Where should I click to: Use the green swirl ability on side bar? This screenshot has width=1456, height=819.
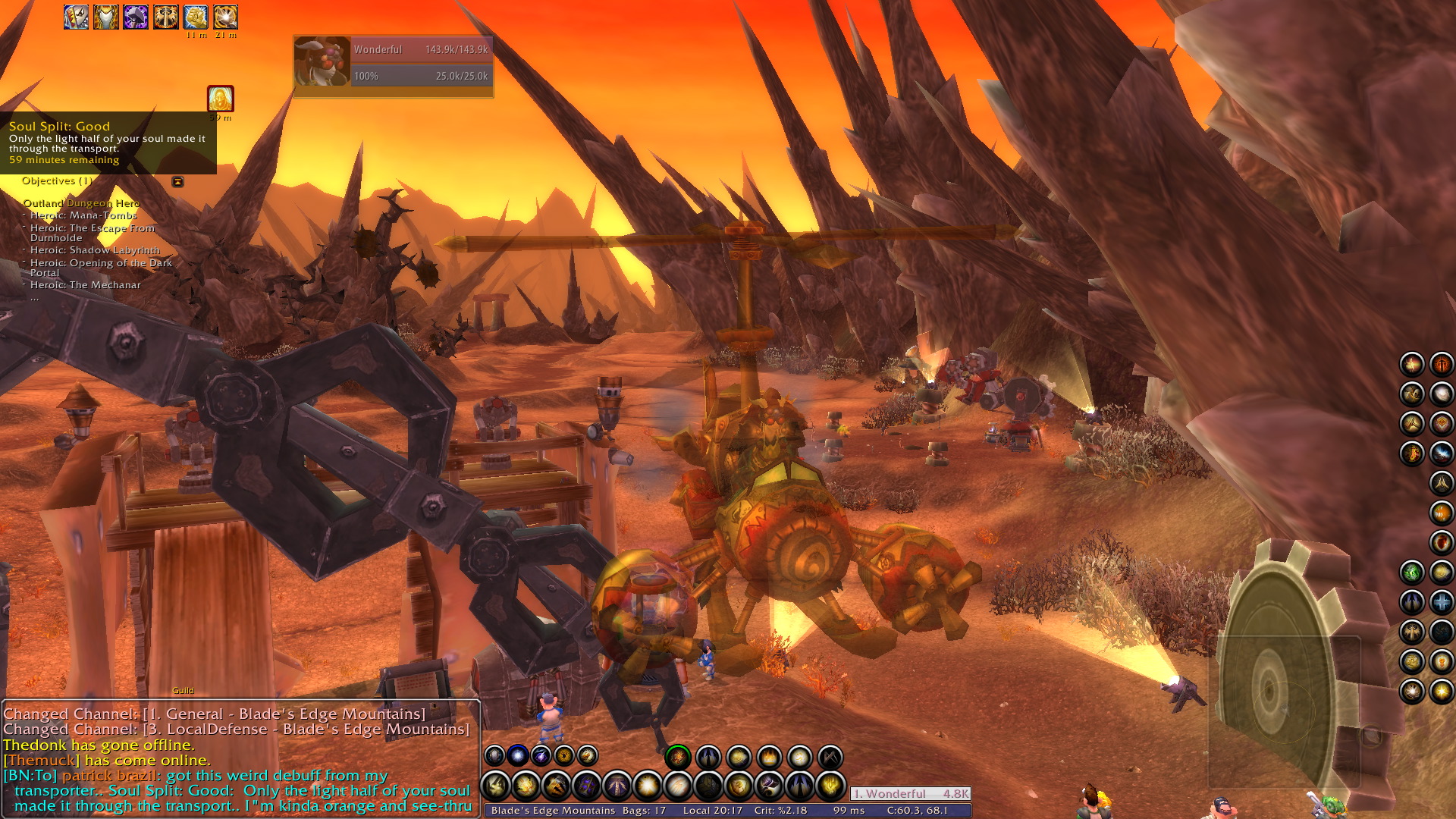pos(1411,573)
